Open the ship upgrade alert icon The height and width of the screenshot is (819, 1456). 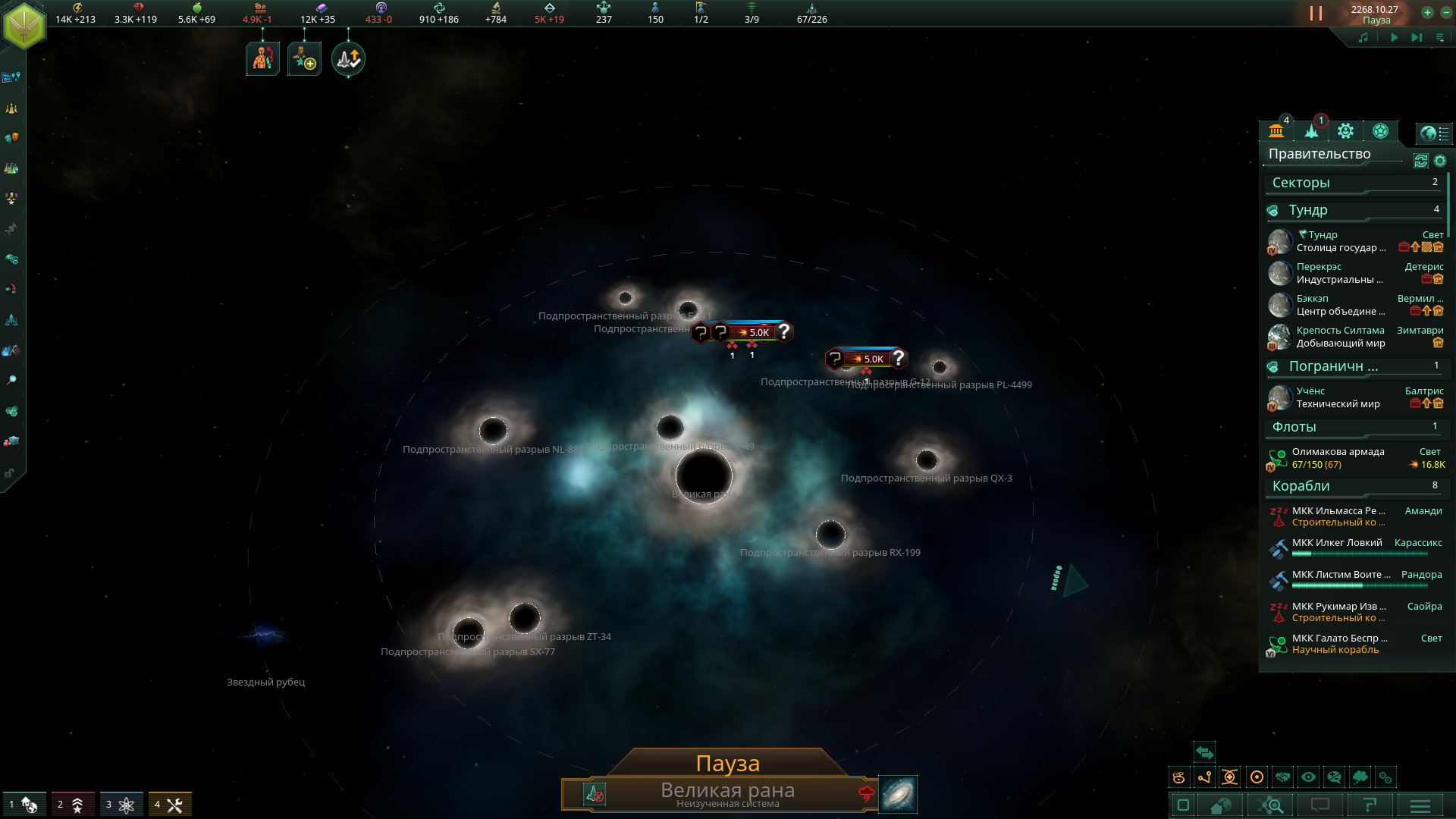(348, 59)
